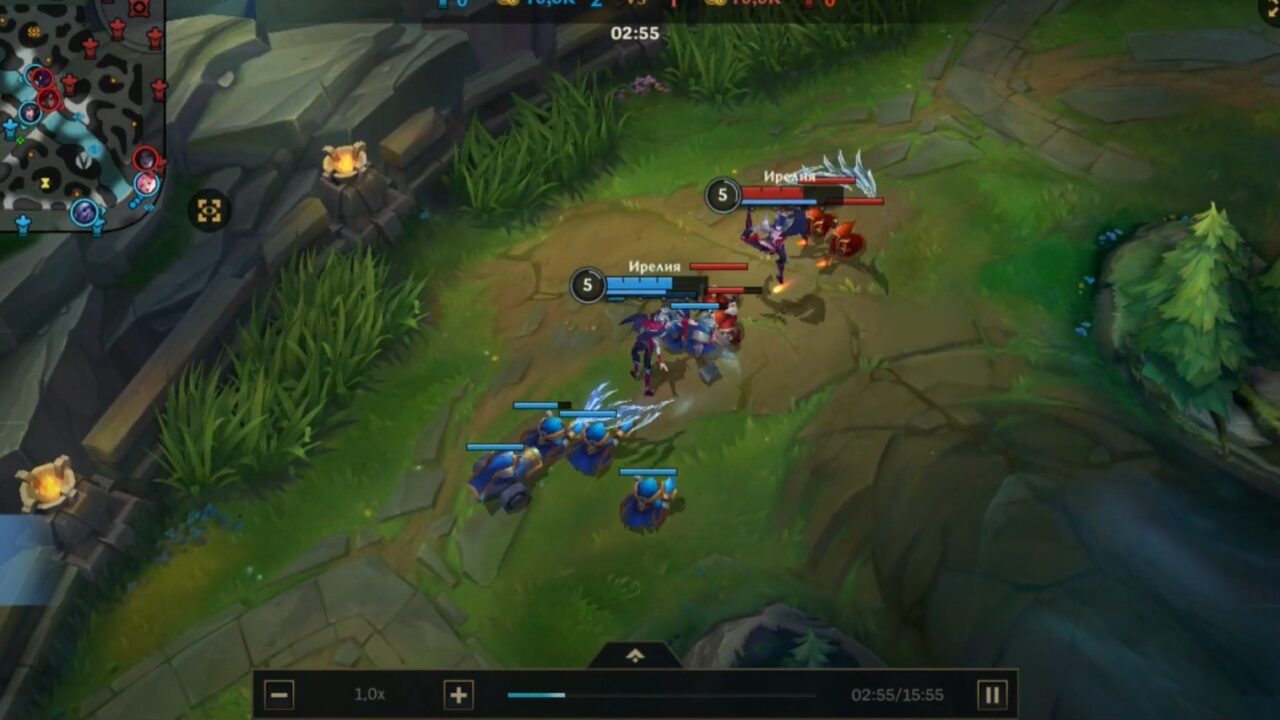Click the red champion portrait on the minimap
1280x720 pixels.
[x=147, y=159]
